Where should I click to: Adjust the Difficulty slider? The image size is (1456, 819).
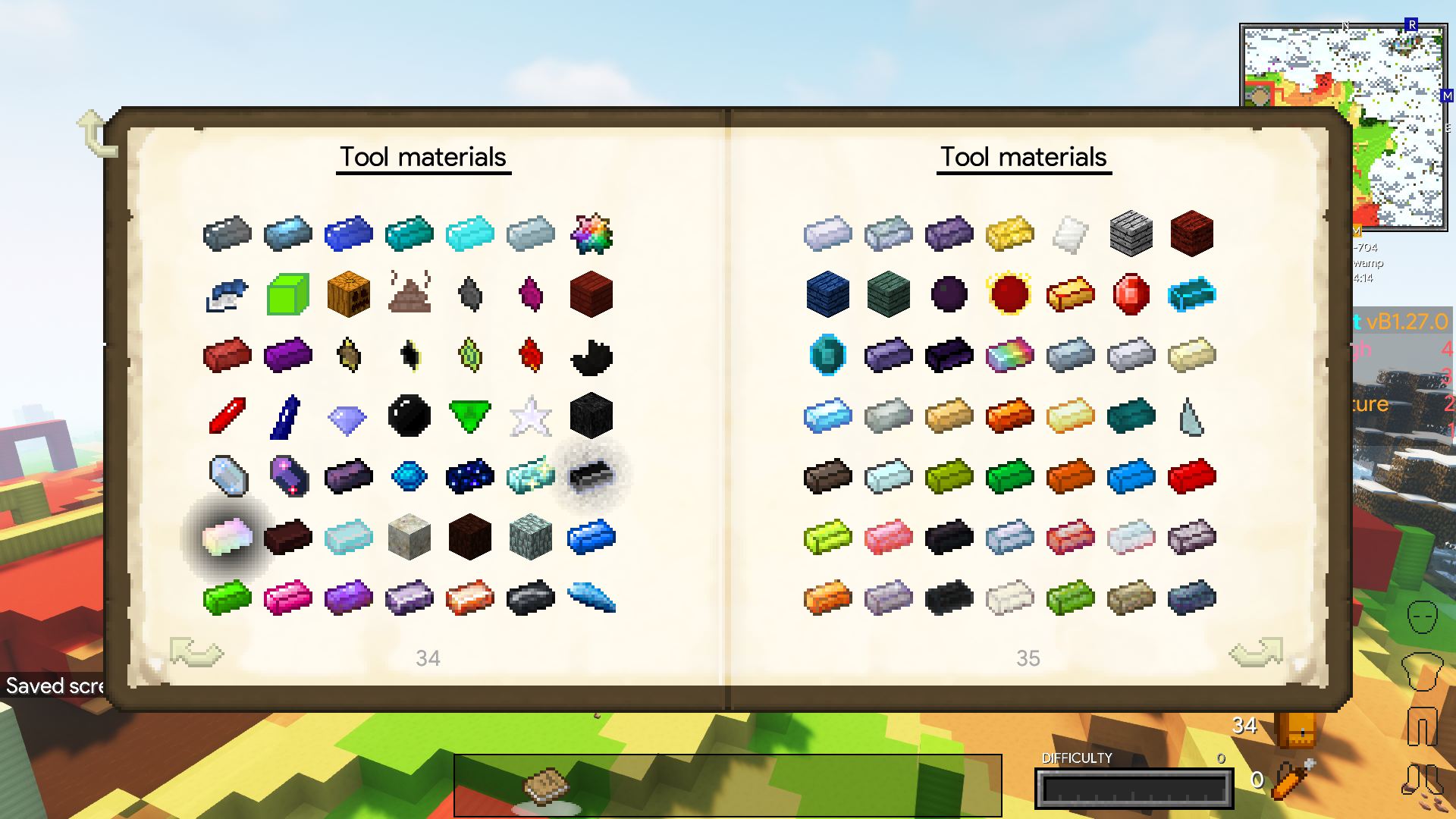1133,789
